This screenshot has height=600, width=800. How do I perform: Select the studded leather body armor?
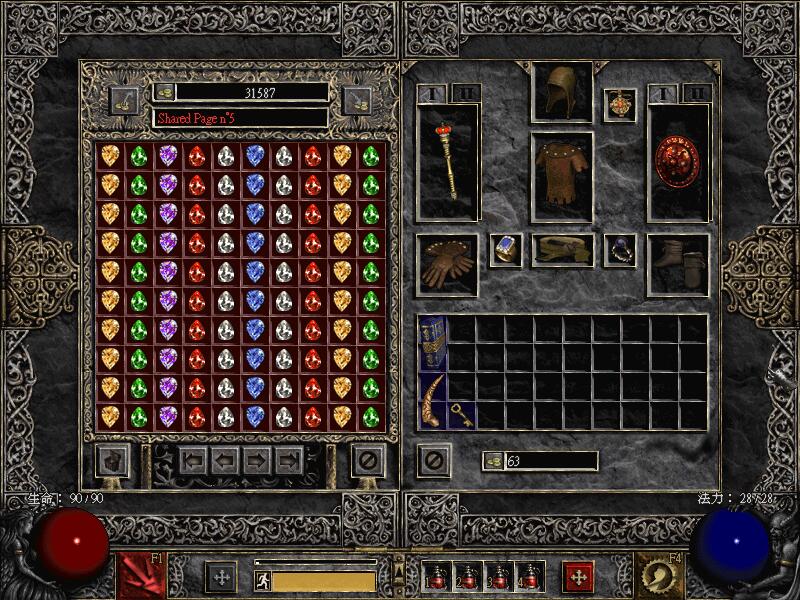(x=562, y=176)
